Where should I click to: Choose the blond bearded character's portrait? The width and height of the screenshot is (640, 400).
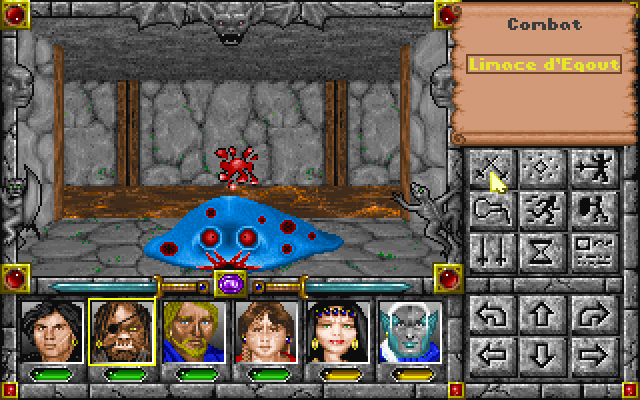click(x=194, y=330)
